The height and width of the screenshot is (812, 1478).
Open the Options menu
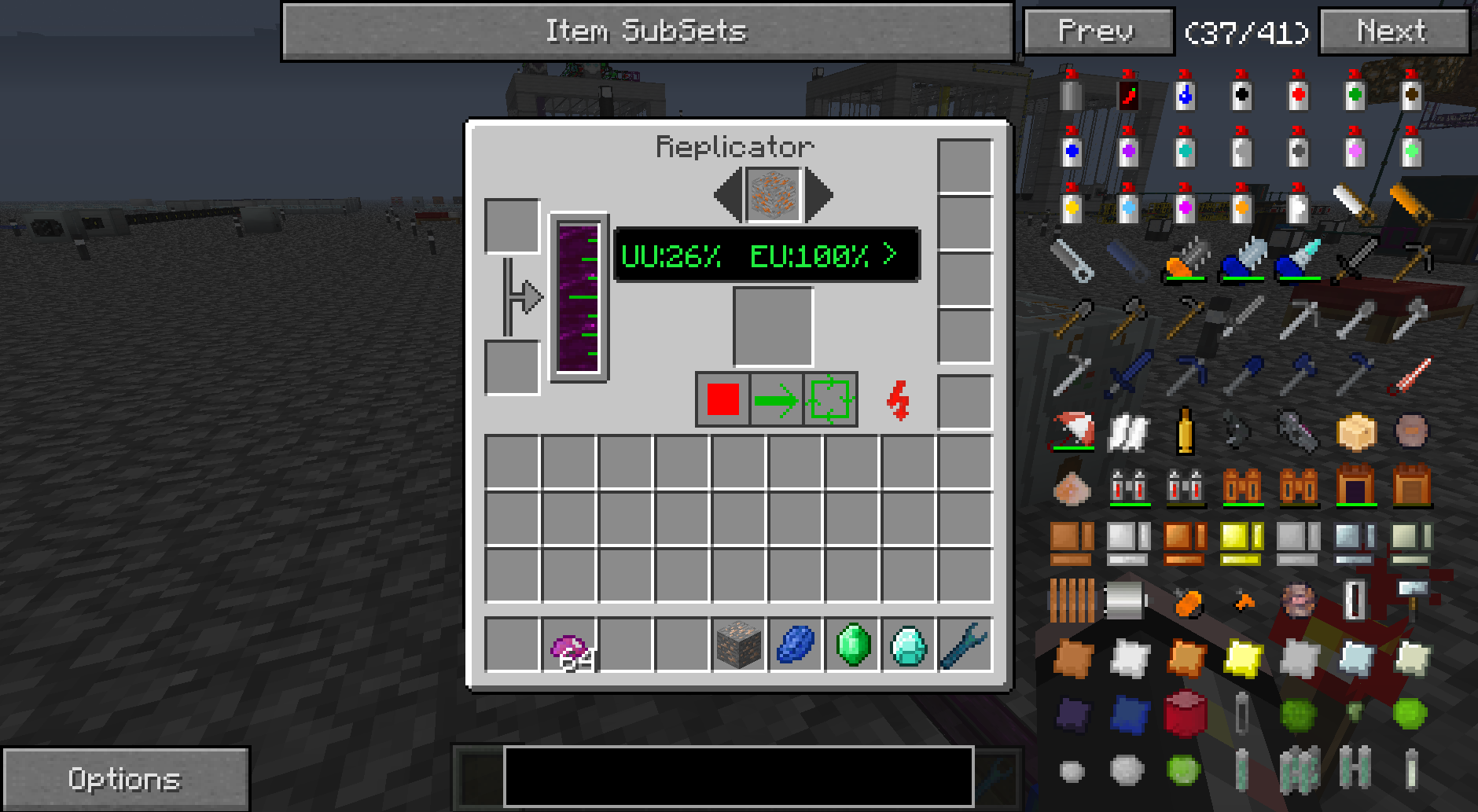(x=126, y=779)
